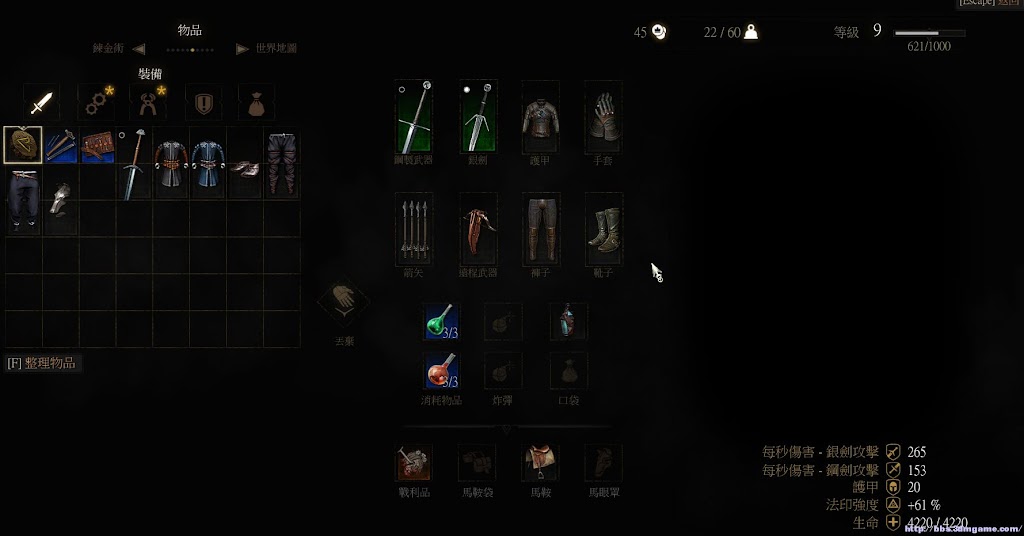
Task: Select the pliers tools category tab
Action: 150,103
